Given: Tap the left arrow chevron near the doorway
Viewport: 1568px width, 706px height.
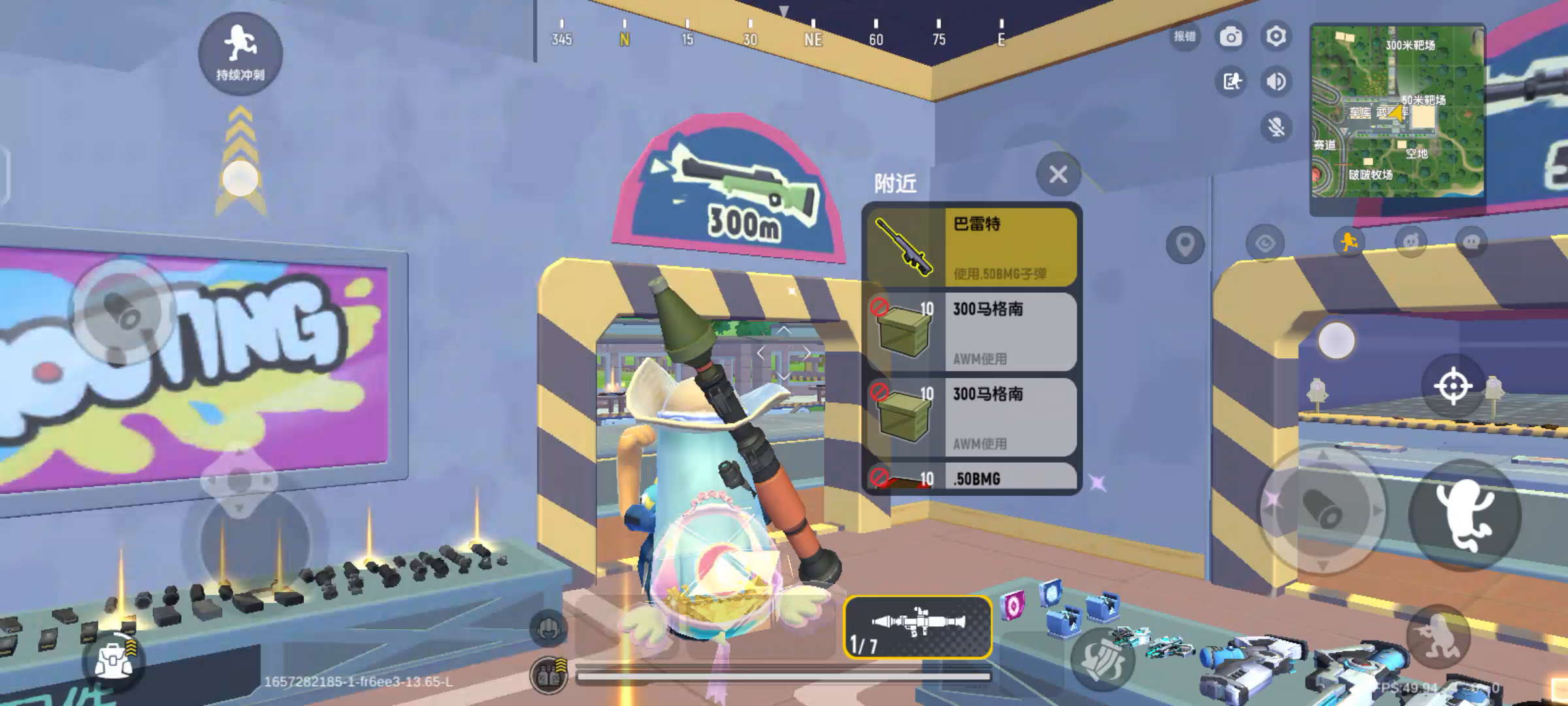Looking at the screenshot, I should 762,353.
